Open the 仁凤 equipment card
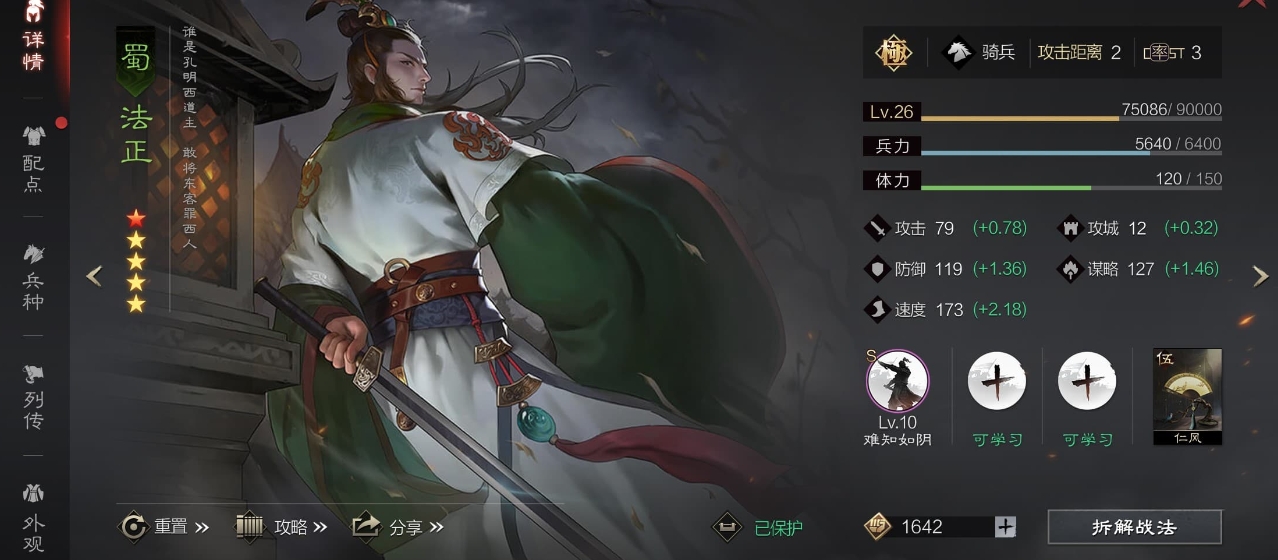 pos(1187,396)
